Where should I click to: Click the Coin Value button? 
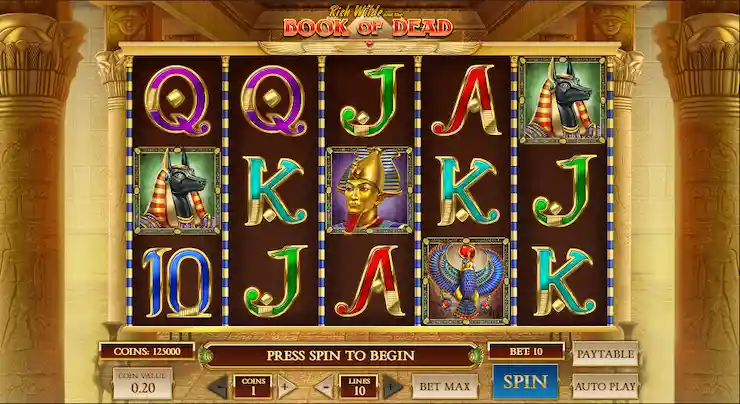click(142, 383)
